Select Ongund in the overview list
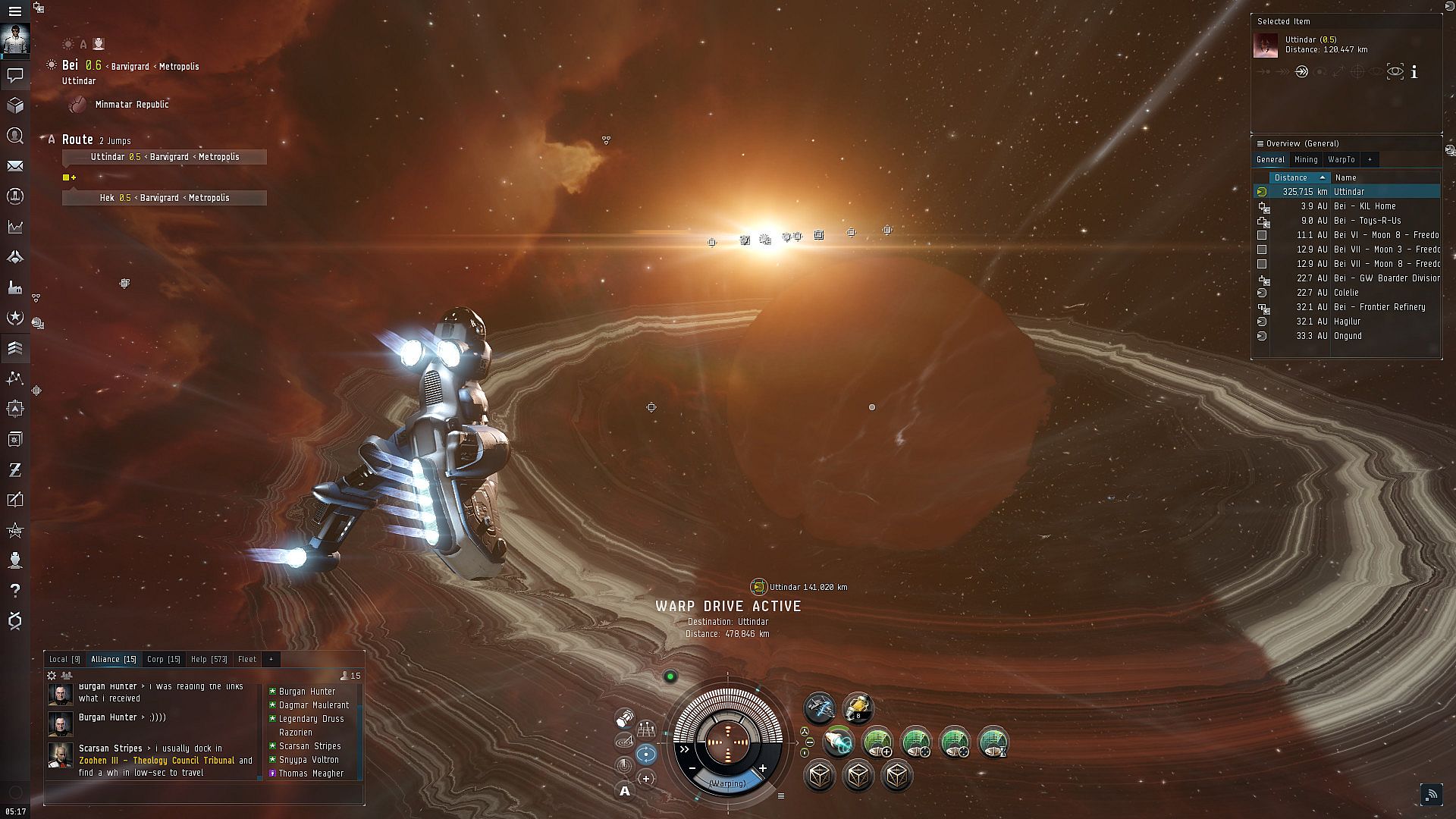This screenshot has width=1456, height=819. 1348,336
